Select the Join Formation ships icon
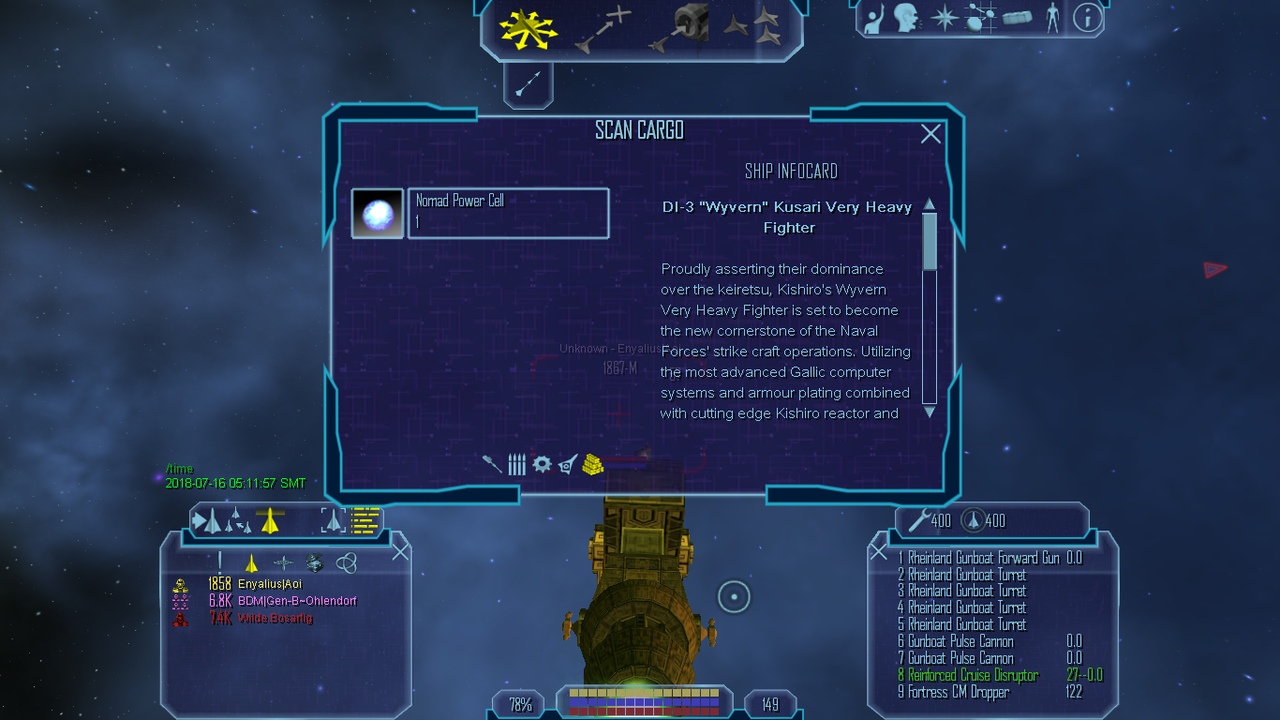 click(752, 26)
